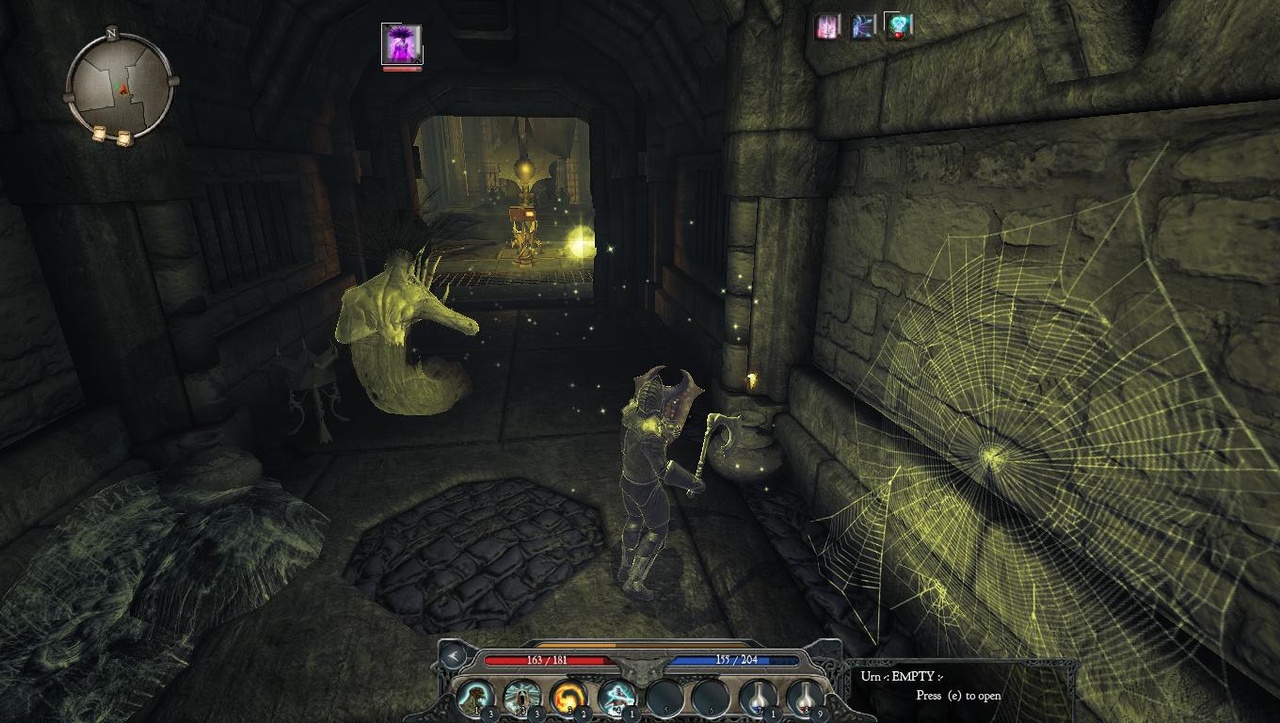Click the lightbulb status icon with red dot
Viewport: 1280px width, 723px height.
coord(900,26)
